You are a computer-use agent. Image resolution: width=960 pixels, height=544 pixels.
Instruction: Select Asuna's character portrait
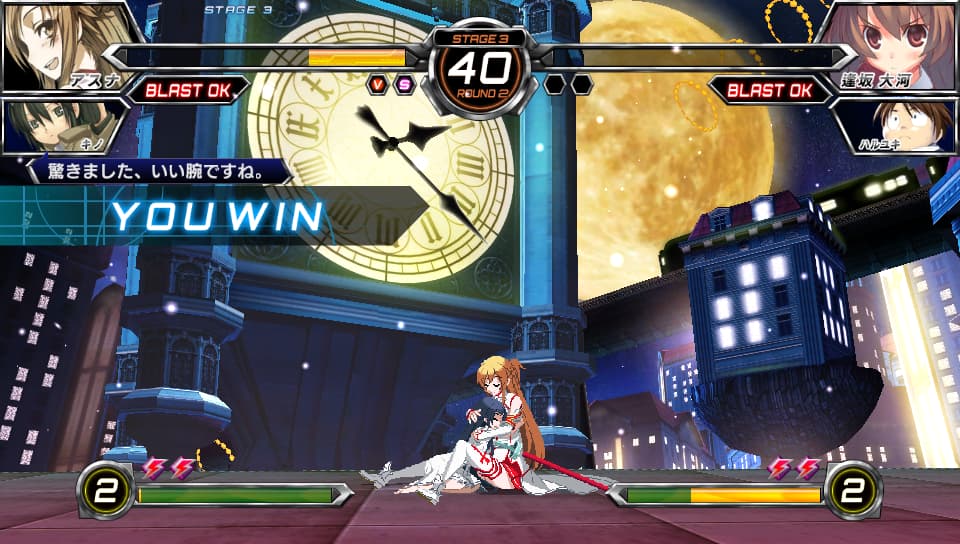60,42
